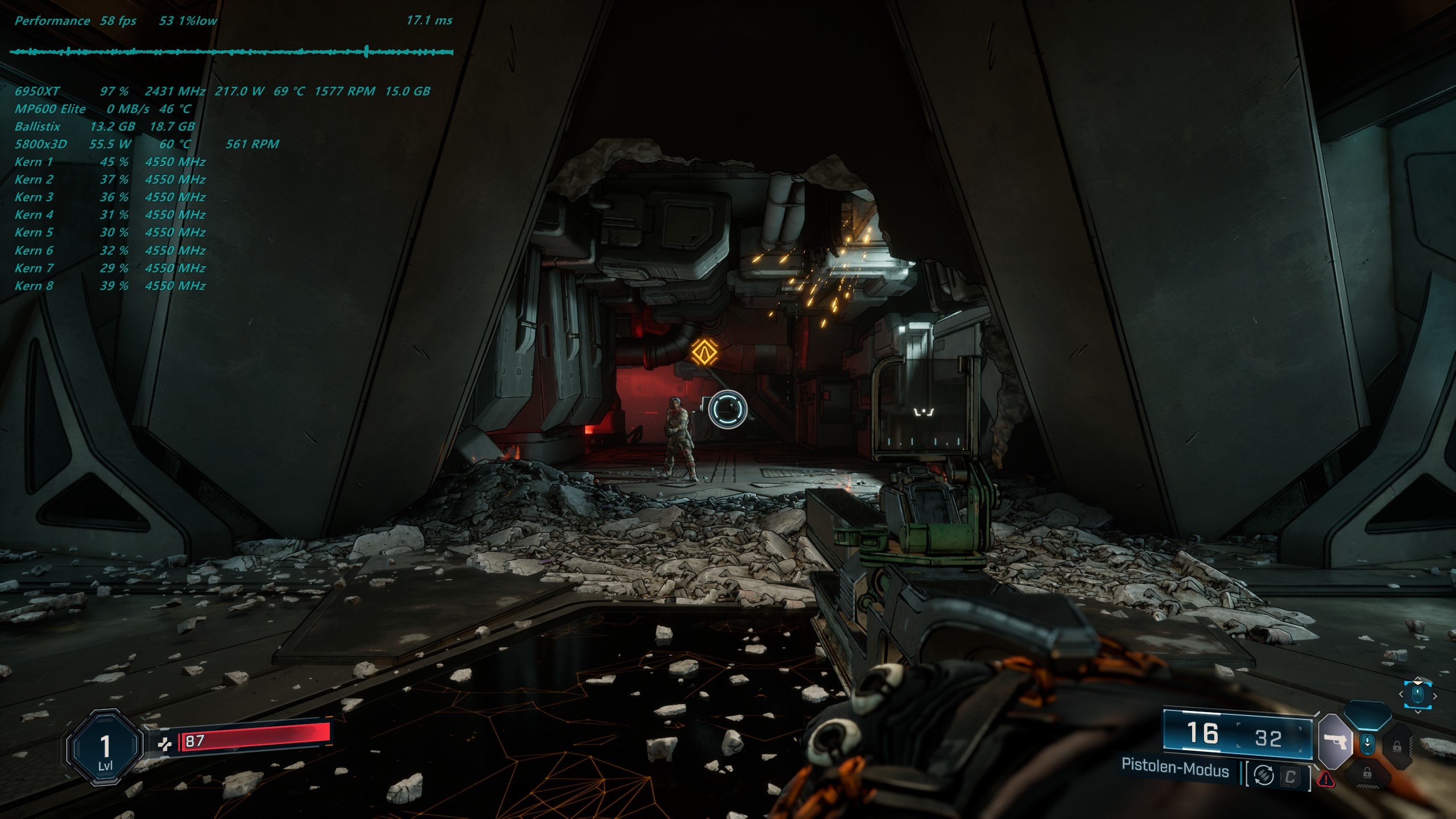Activate the ammo-swap firing mode icon

[x=1263, y=776]
